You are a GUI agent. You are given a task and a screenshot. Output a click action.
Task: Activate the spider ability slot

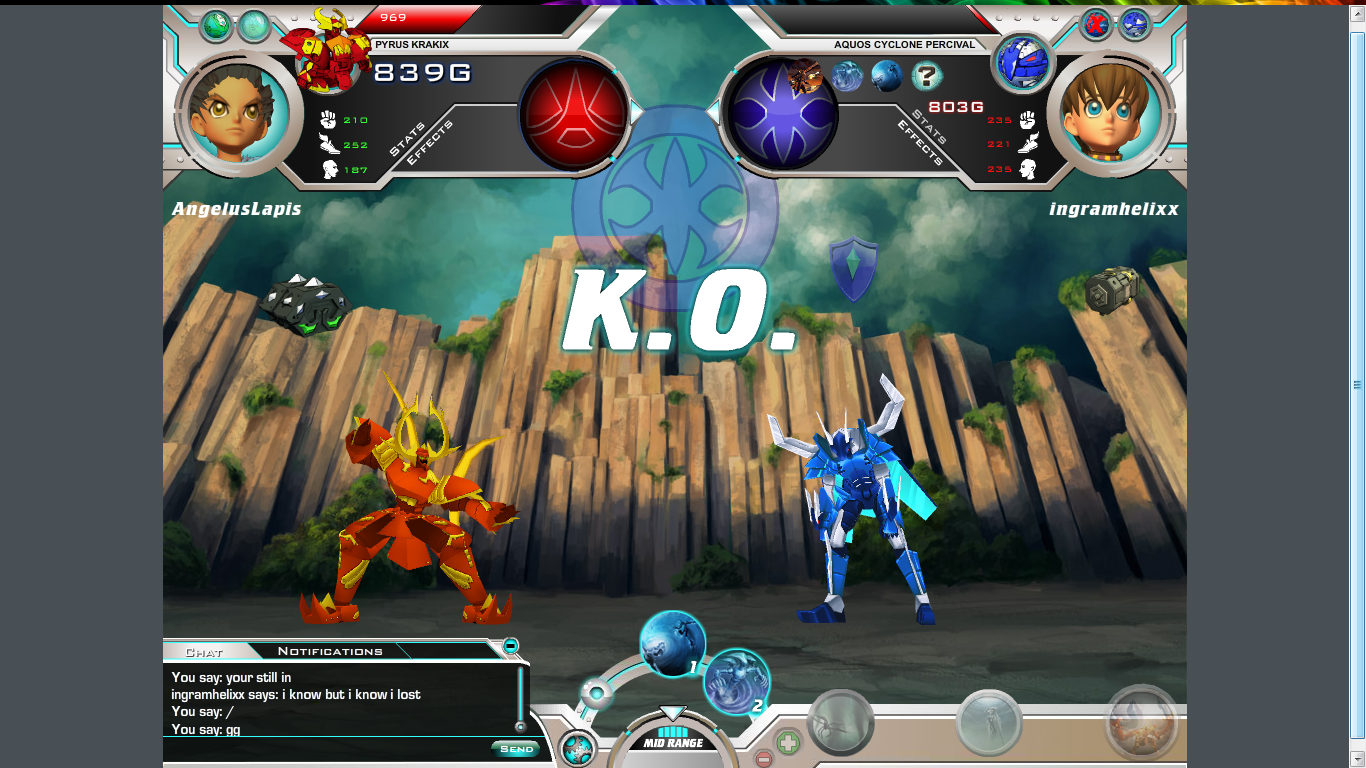841,722
